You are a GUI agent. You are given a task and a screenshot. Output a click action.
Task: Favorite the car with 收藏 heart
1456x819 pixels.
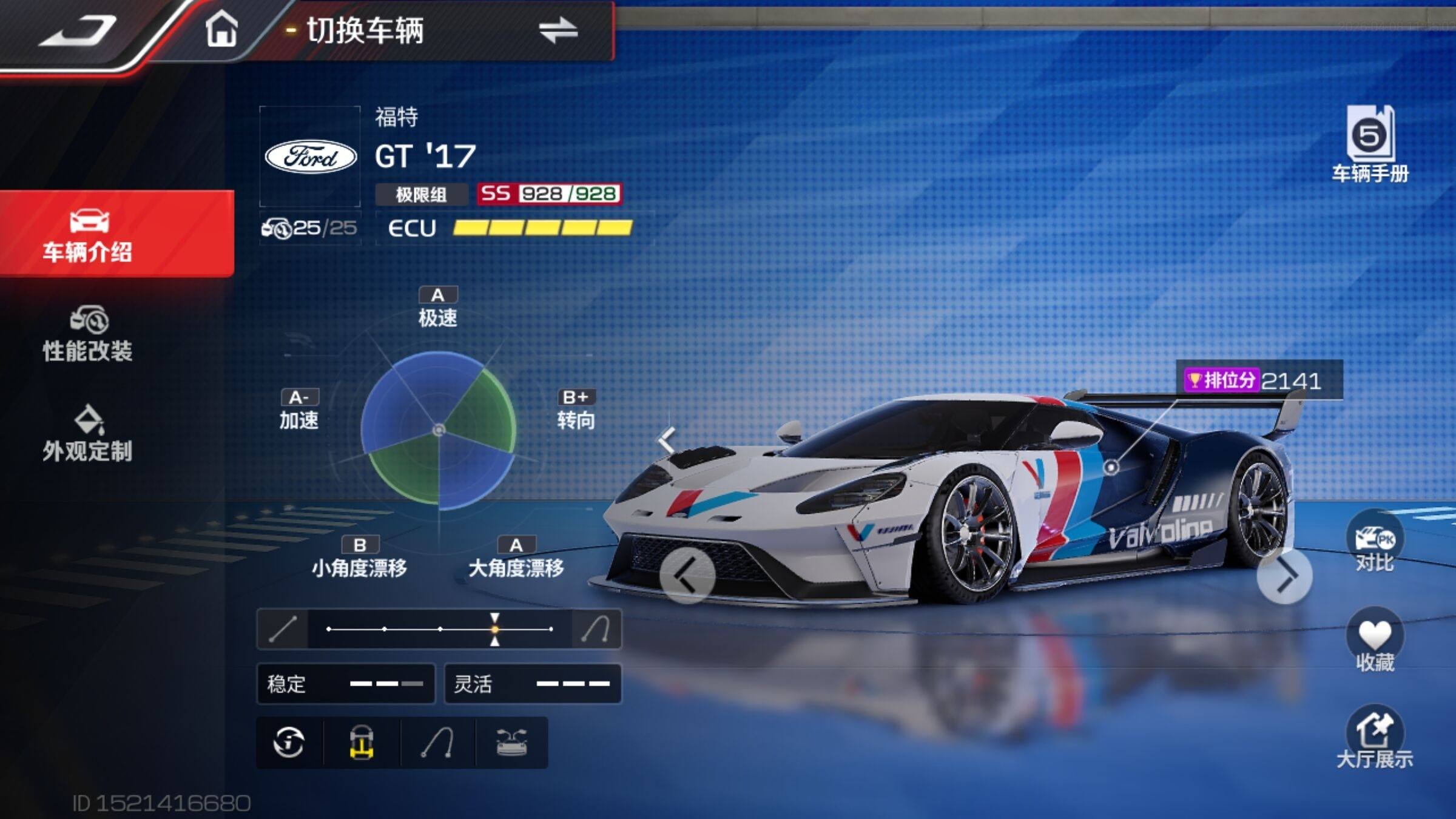tap(1375, 642)
